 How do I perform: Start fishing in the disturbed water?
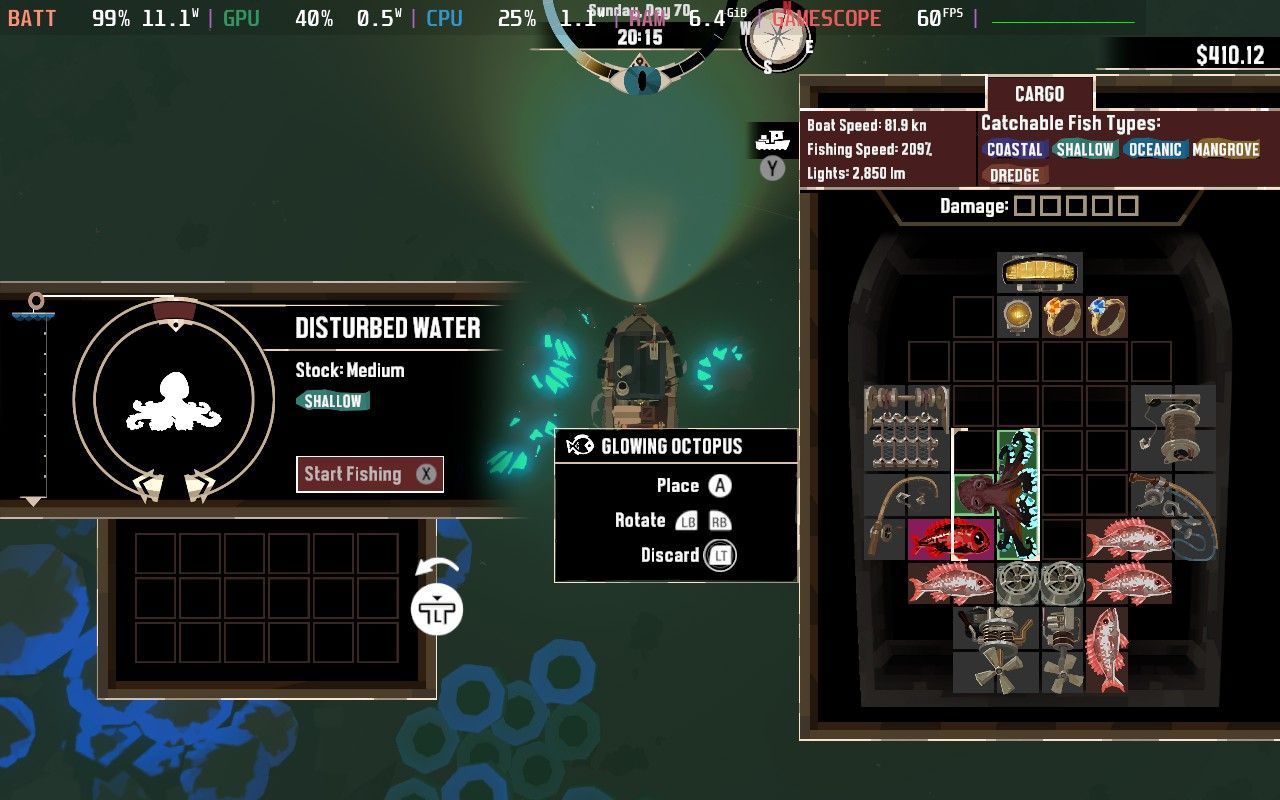coord(369,474)
